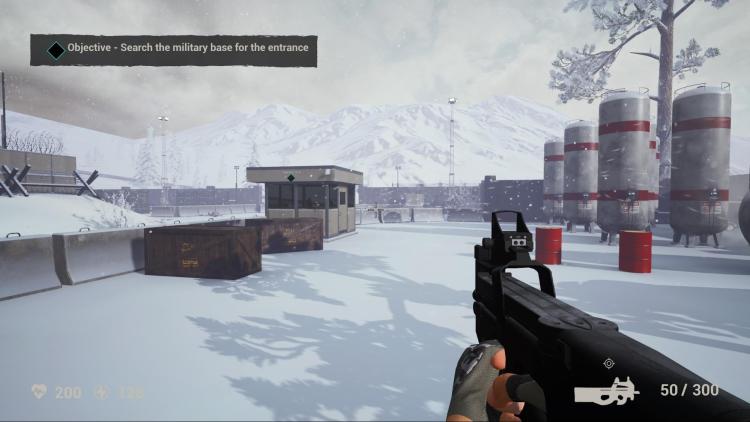Click the objective tracker banner
Screen dimensions: 750x422
tap(173, 49)
